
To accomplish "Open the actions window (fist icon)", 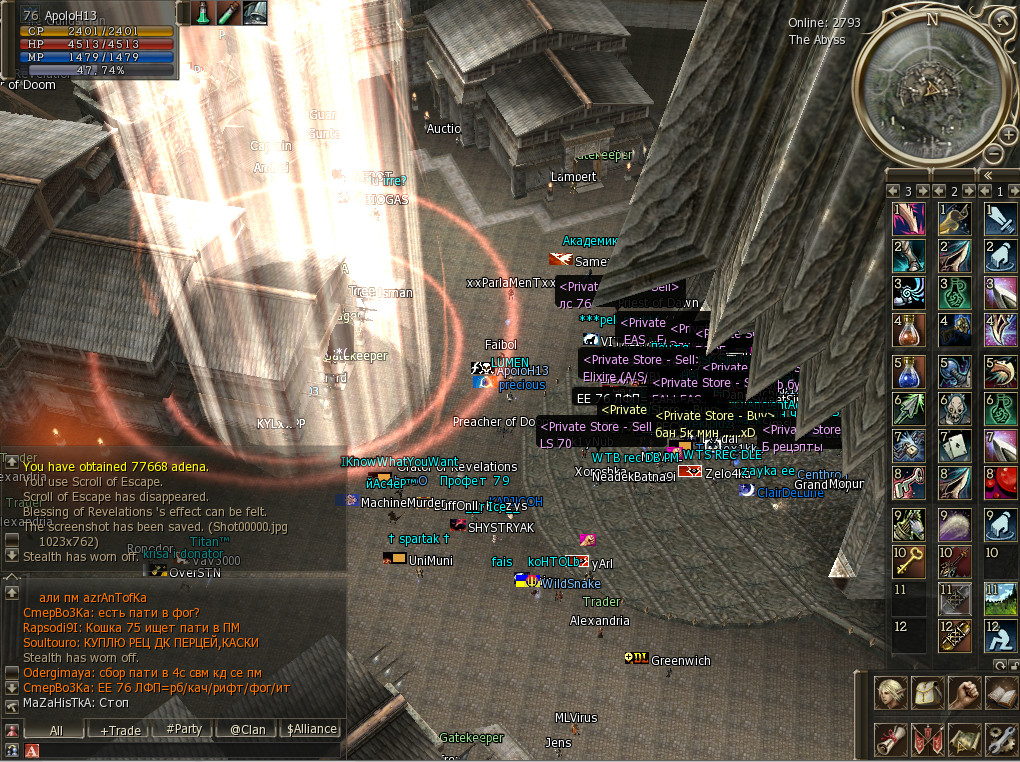I will coord(964,692).
